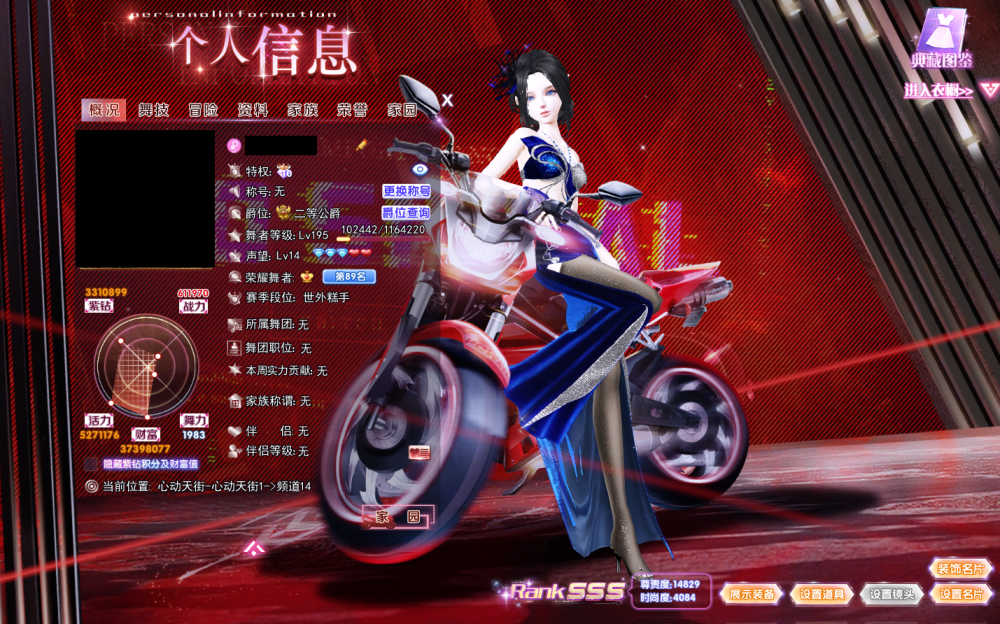Open 爵位查询 nobility lookup
Image resolution: width=1000 pixels, height=624 pixels.
pos(406,213)
